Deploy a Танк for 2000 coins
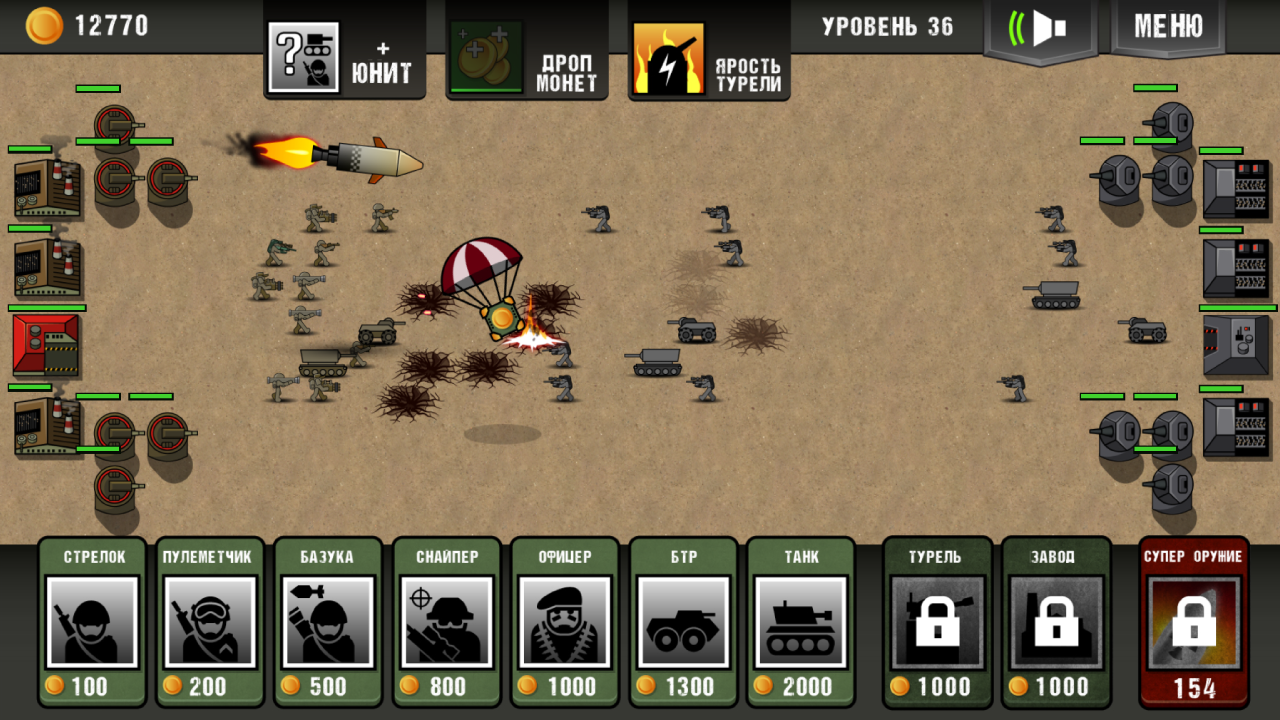Viewport: 1280px width, 720px height. tap(800, 620)
